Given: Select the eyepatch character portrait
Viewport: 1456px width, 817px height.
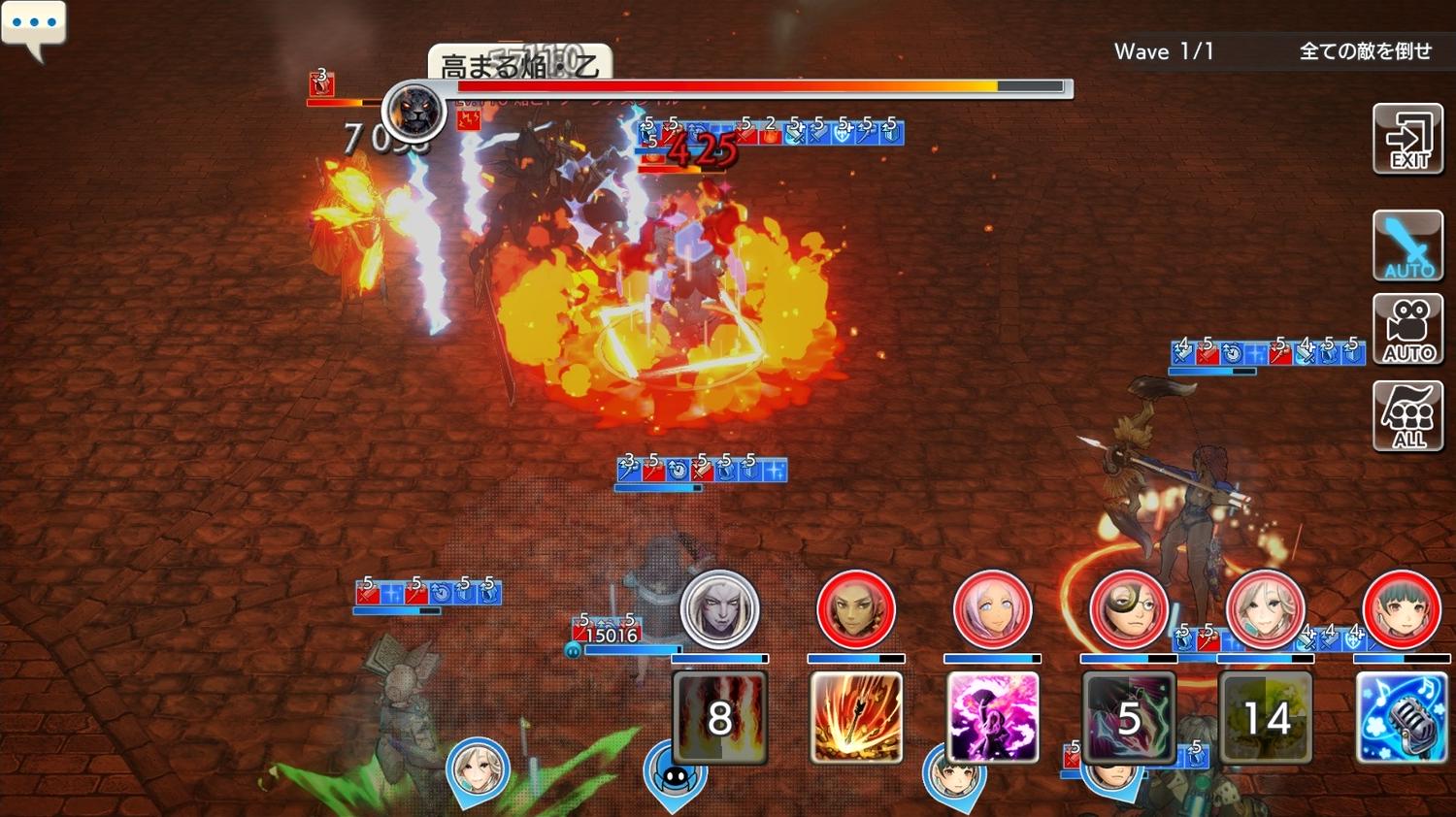Looking at the screenshot, I should click(x=1129, y=609).
